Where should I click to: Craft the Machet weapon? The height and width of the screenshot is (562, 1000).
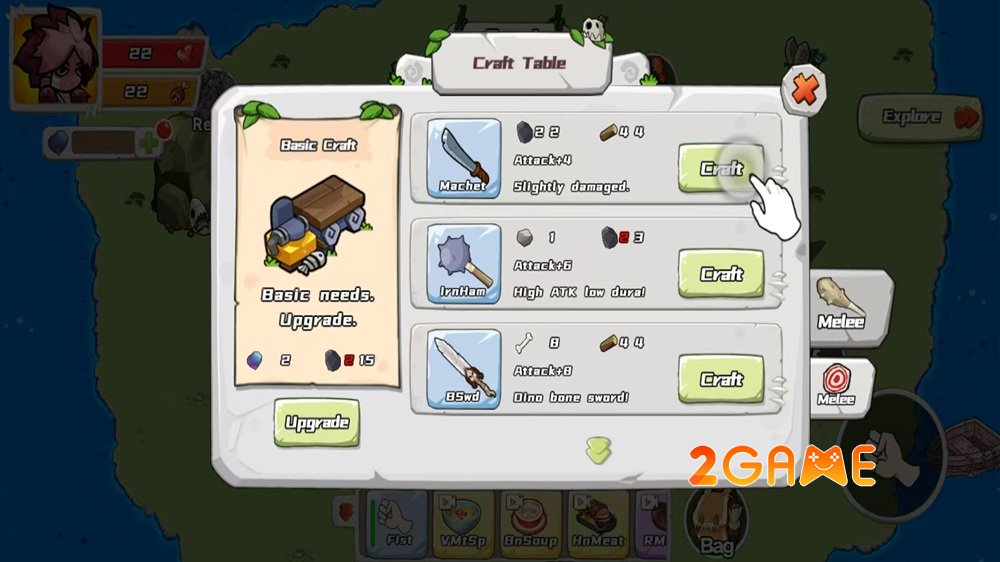click(x=720, y=168)
